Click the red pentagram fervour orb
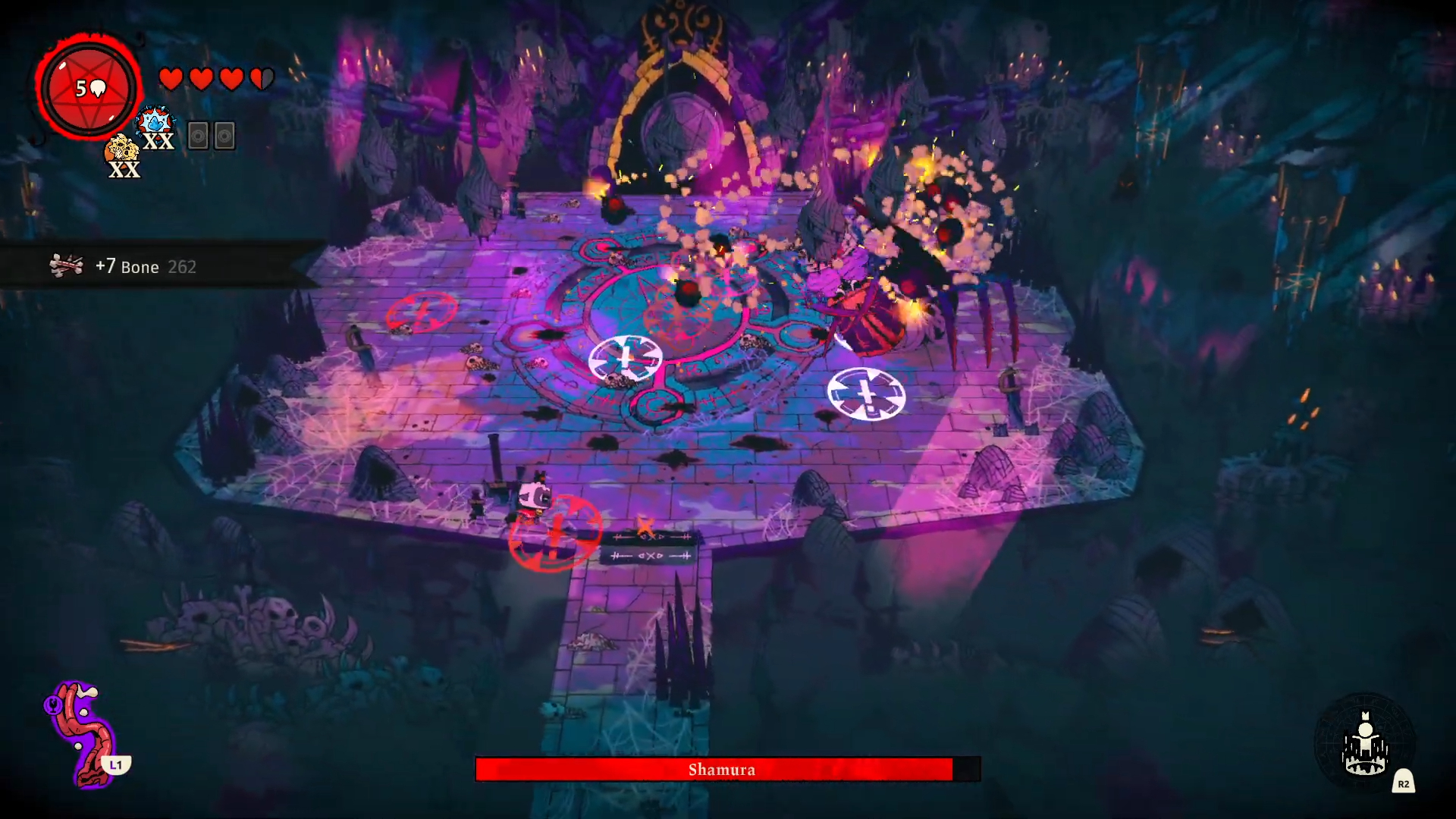The height and width of the screenshot is (819, 1456). tap(89, 88)
